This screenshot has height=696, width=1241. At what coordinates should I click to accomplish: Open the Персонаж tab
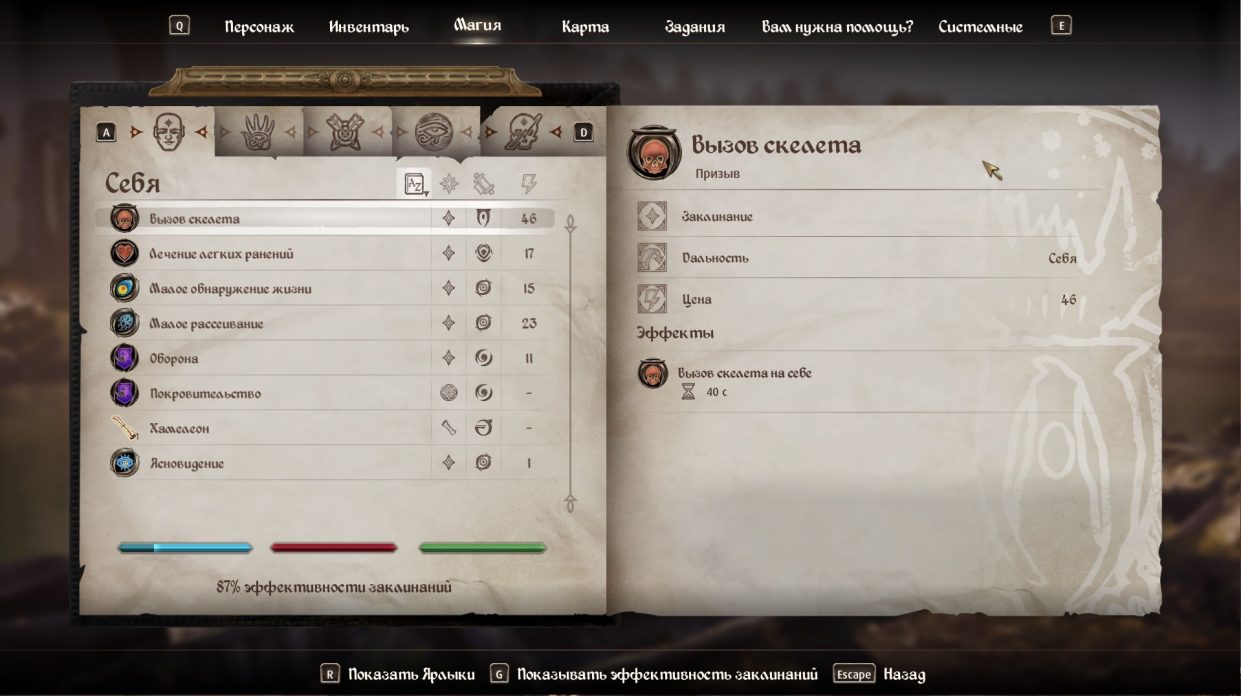coord(259,27)
